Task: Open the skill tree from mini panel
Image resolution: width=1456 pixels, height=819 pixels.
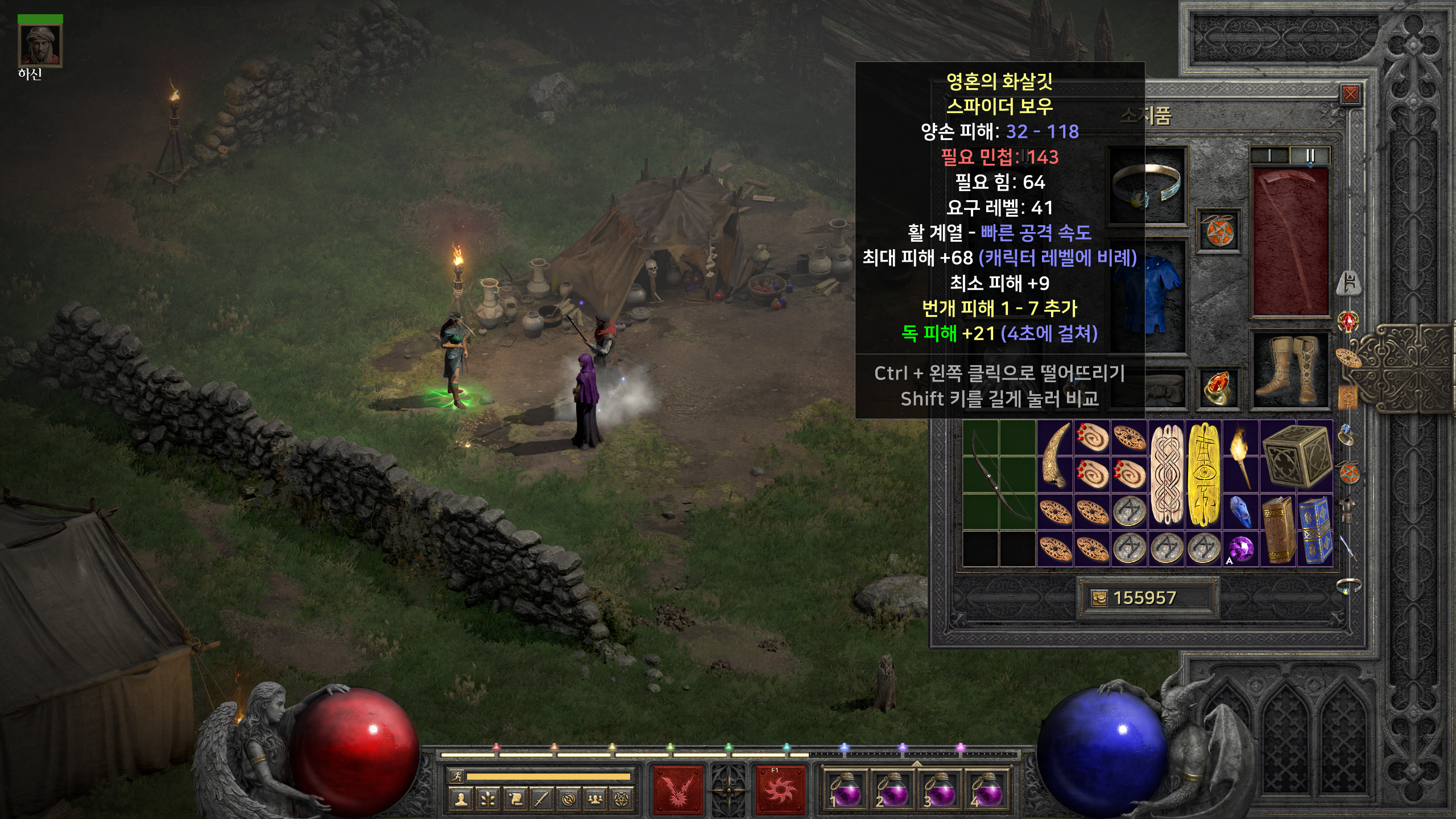Action: click(x=487, y=800)
